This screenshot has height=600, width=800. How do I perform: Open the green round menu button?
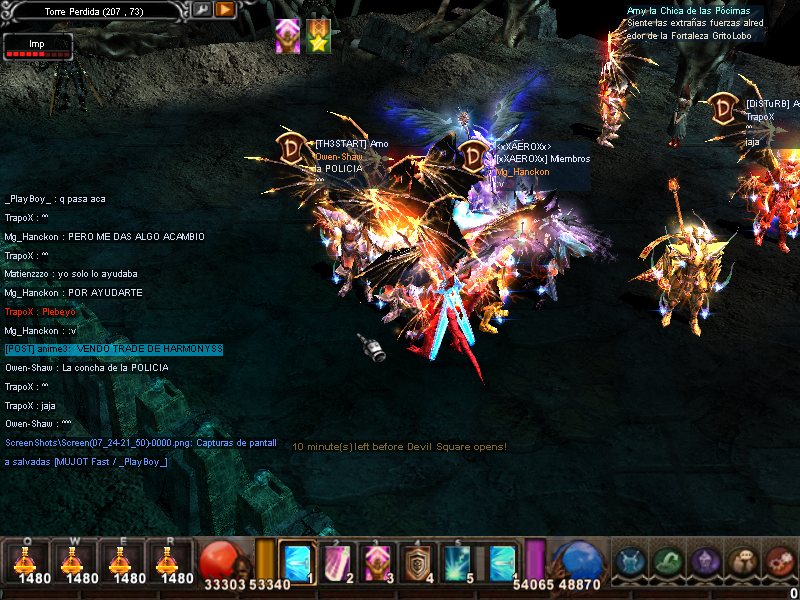point(668,562)
